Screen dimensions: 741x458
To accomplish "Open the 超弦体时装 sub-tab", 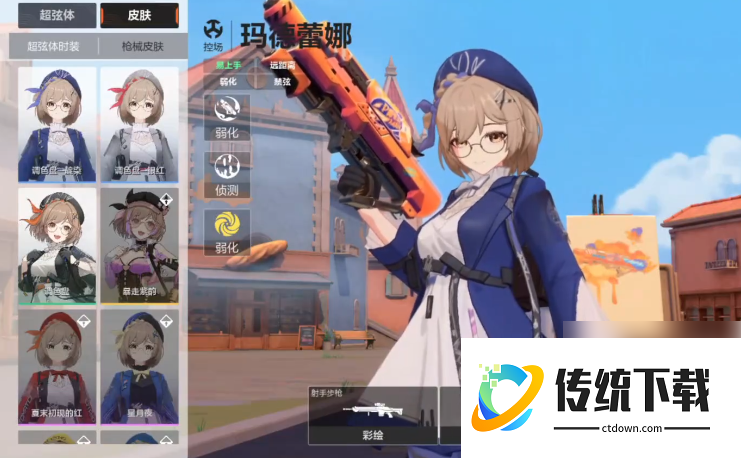I will coord(54,46).
